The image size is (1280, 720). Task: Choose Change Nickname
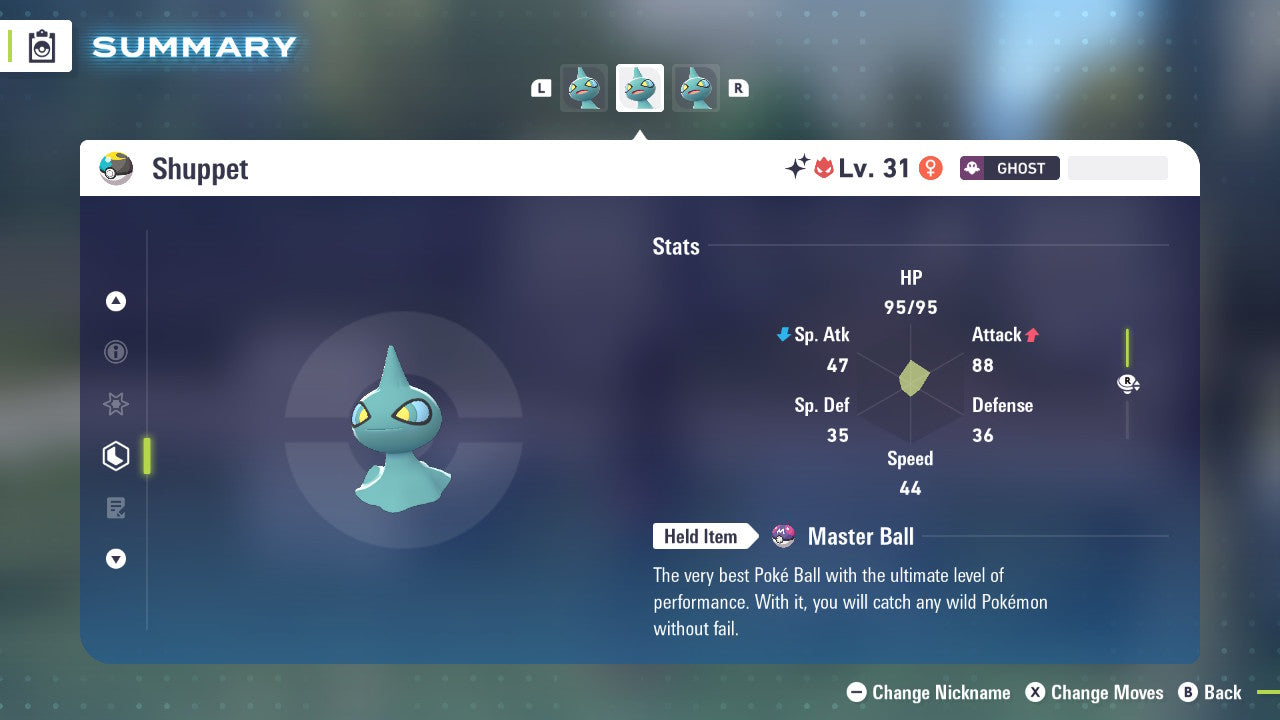click(928, 692)
